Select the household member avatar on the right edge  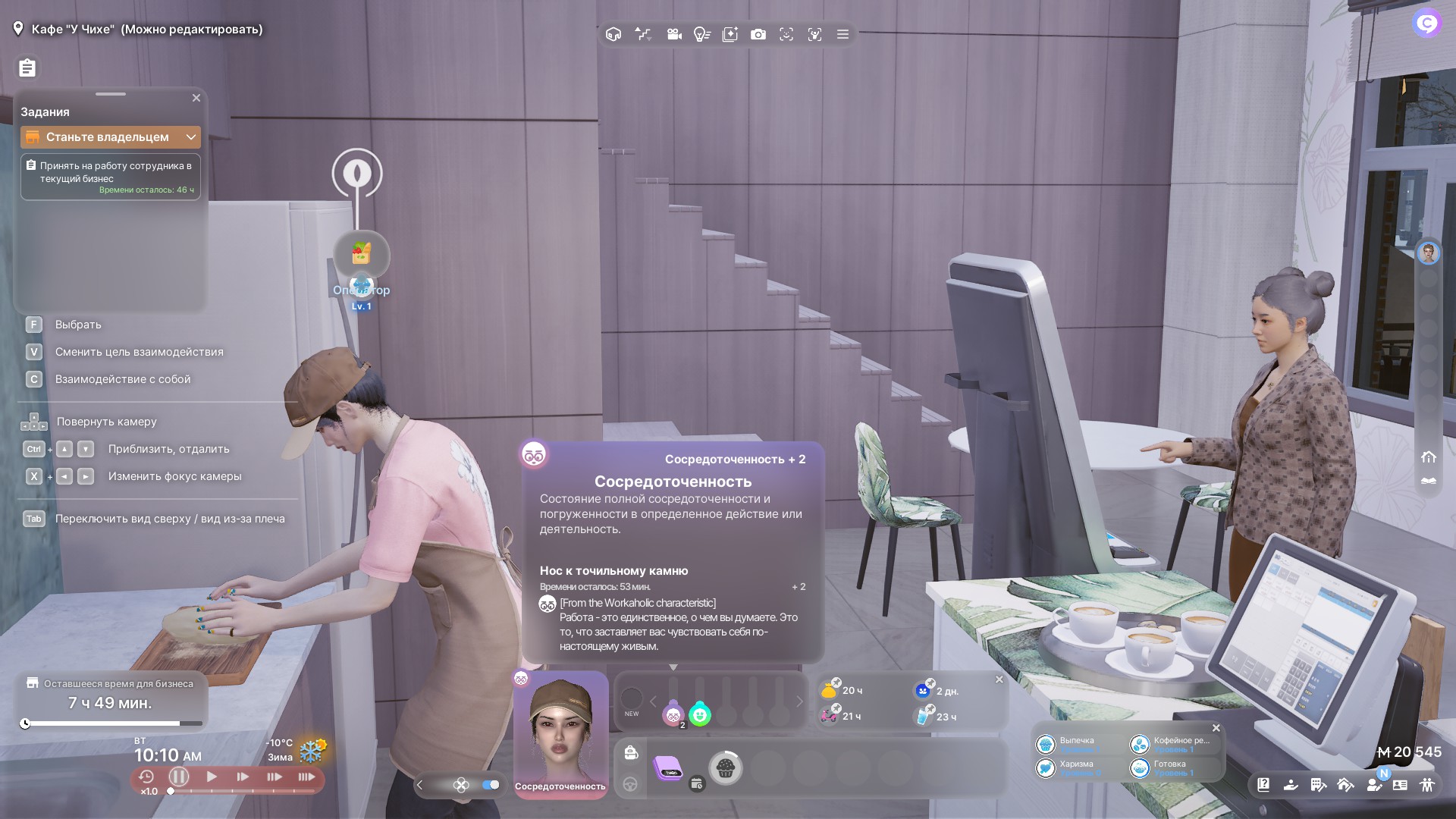tap(1429, 253)
